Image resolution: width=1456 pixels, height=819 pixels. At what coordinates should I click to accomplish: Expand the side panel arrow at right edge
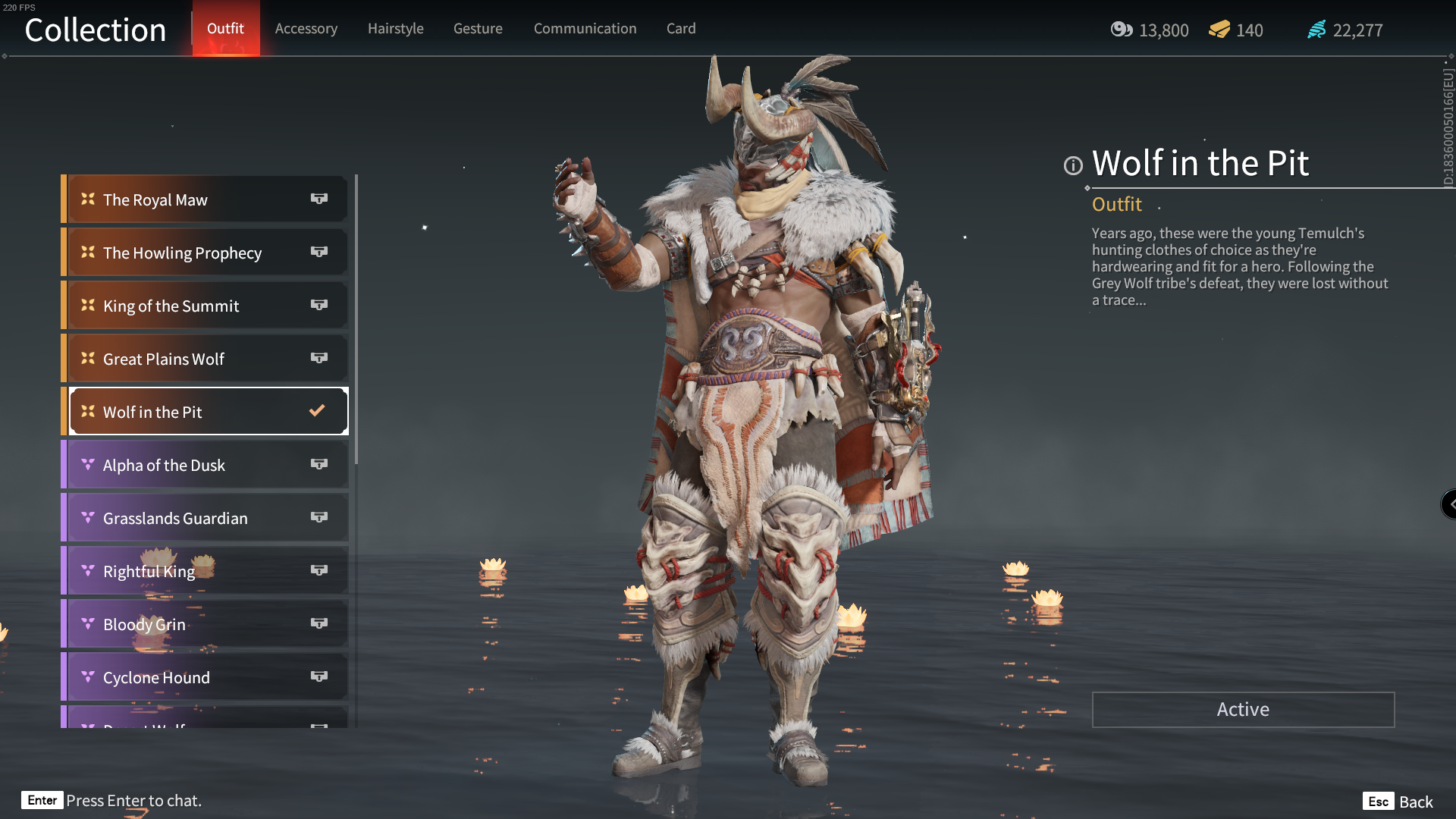[x=1450, y=504]
